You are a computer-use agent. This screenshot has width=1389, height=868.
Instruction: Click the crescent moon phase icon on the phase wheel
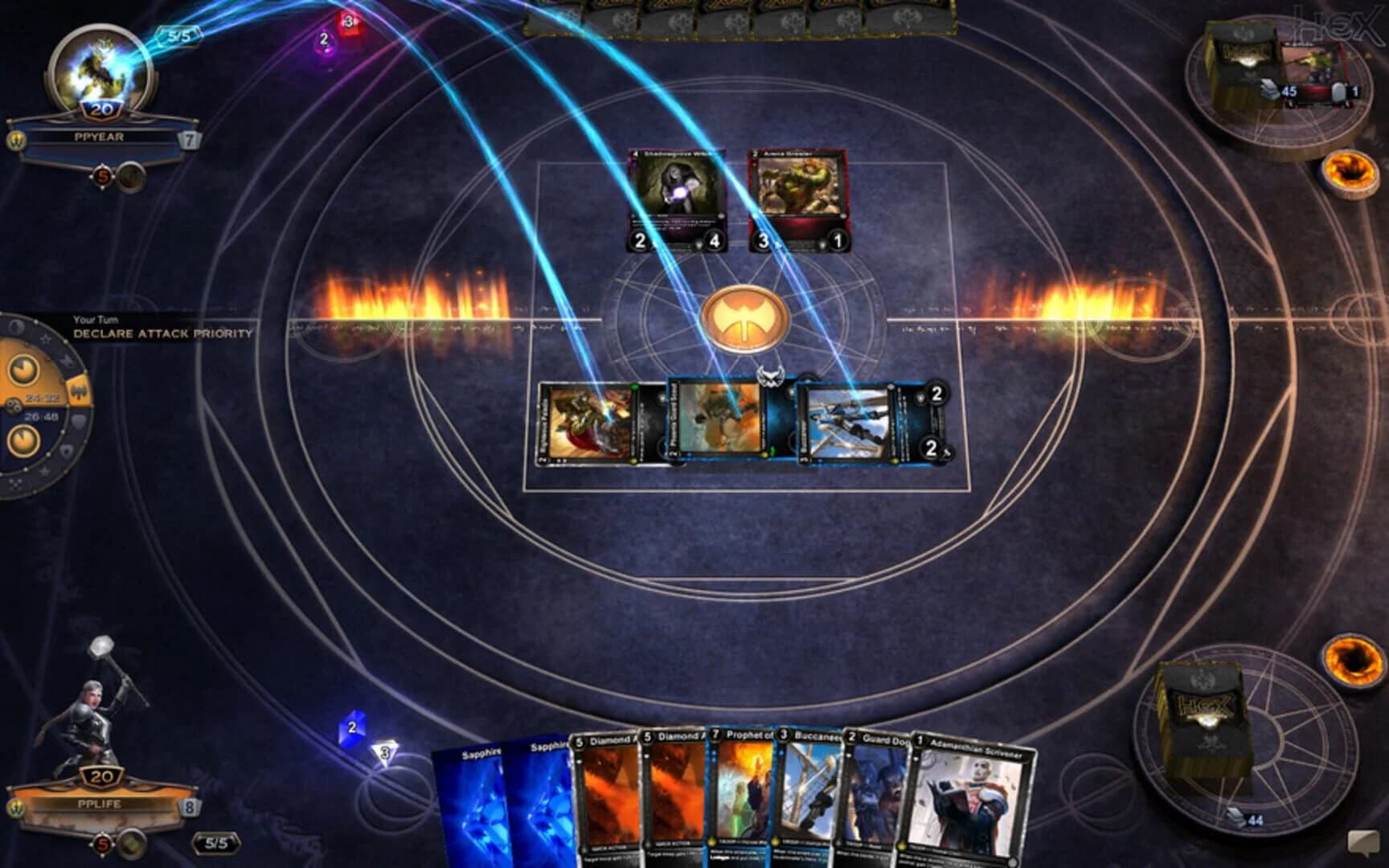pyautogui.click(x=17, y=325)
